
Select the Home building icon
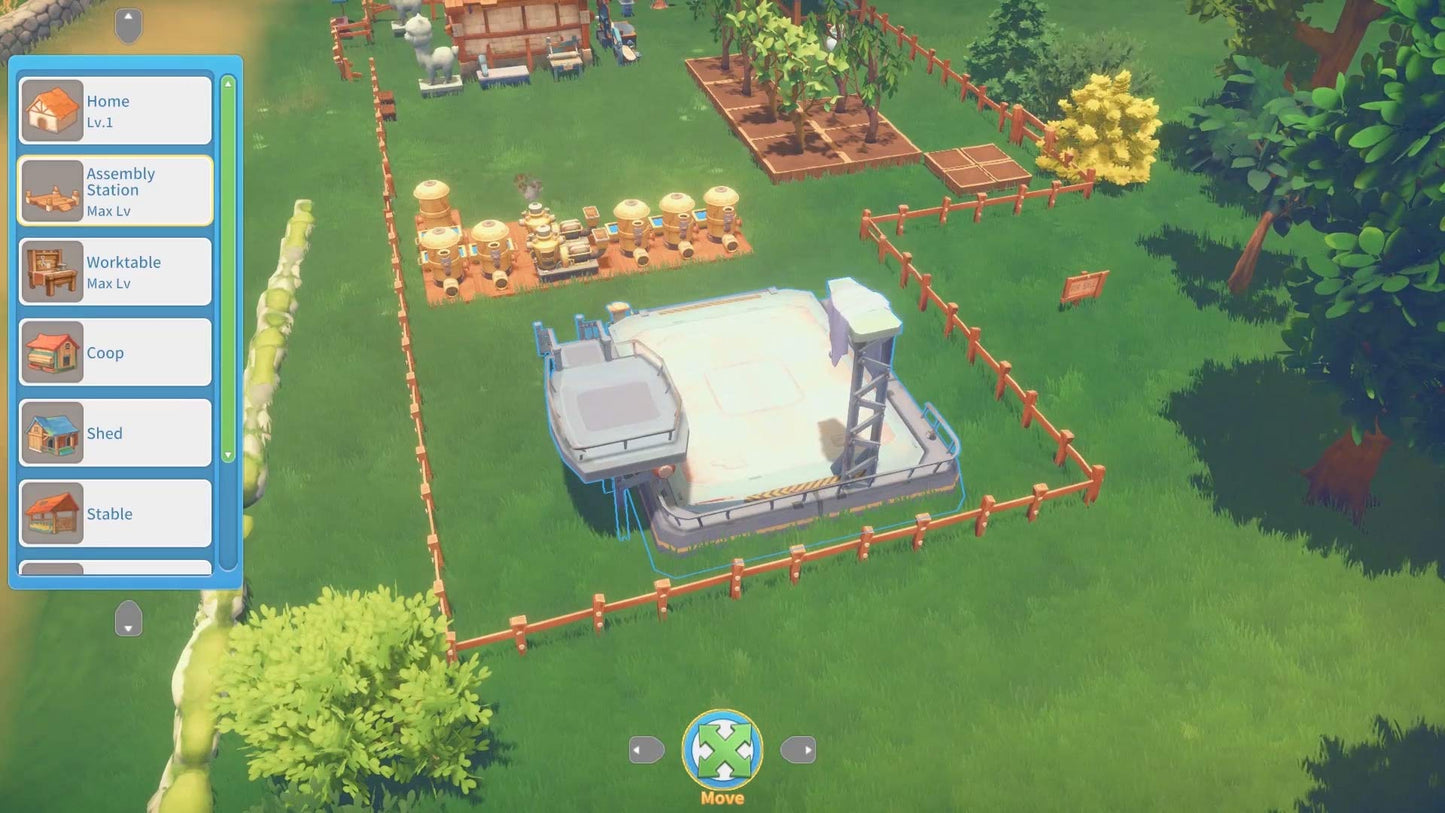52,110
